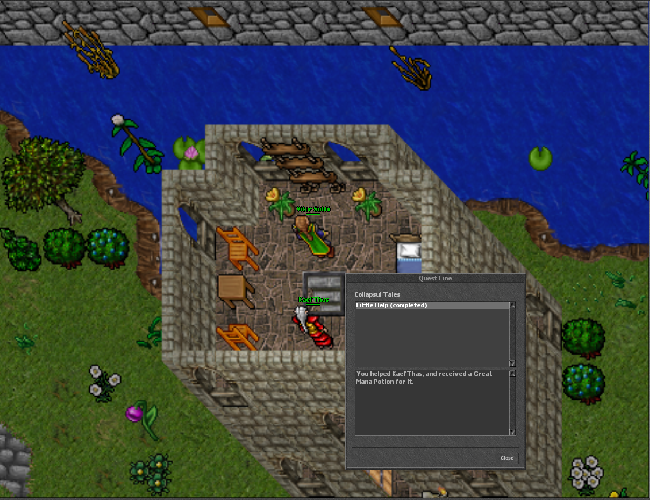650x500 pixels.
Task: Click the quest description's scroll down arrow
Action: click(513, 432)
